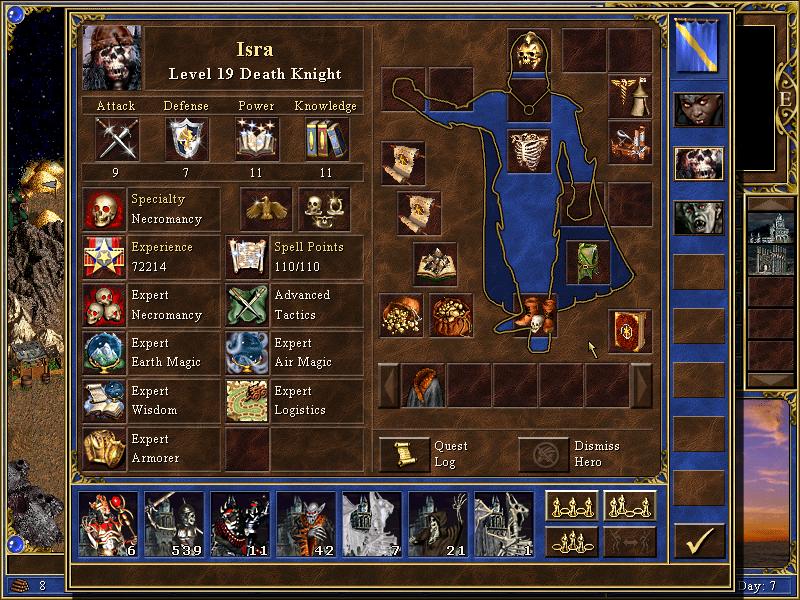800x600 pixels.
Task: Select the rib cage armor slot
Action: tap(529, 151)
